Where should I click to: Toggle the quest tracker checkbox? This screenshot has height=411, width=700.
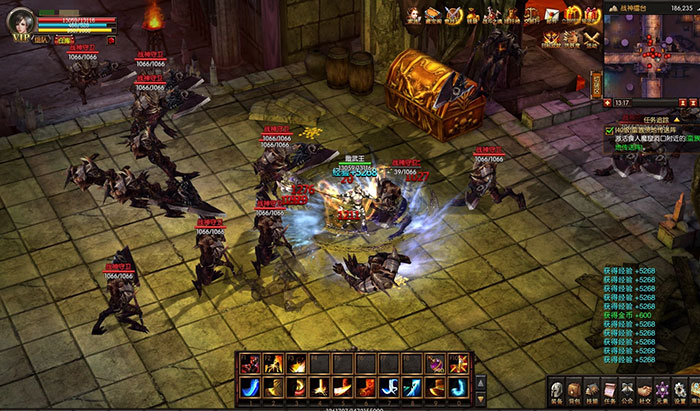[x=610, y=130]
